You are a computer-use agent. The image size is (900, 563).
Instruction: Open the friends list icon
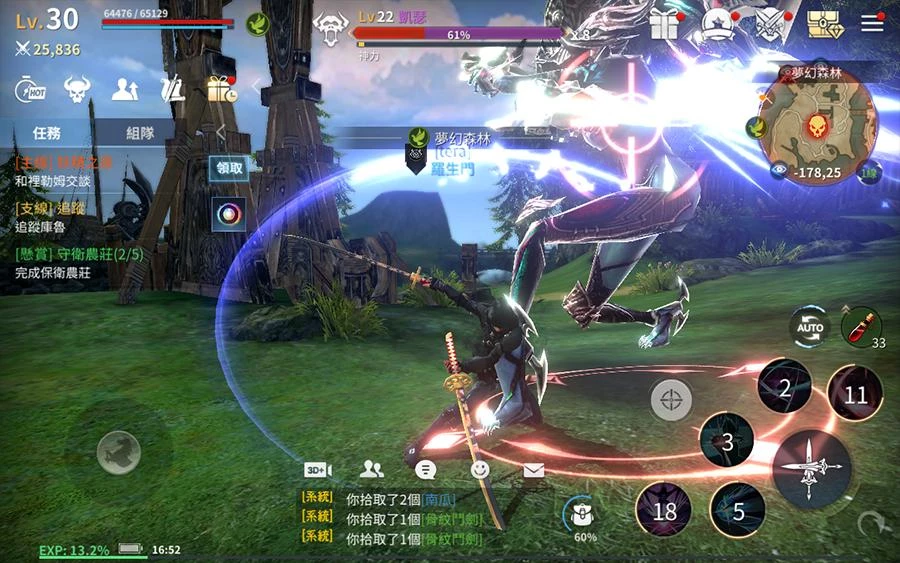(x=372, y=469)
